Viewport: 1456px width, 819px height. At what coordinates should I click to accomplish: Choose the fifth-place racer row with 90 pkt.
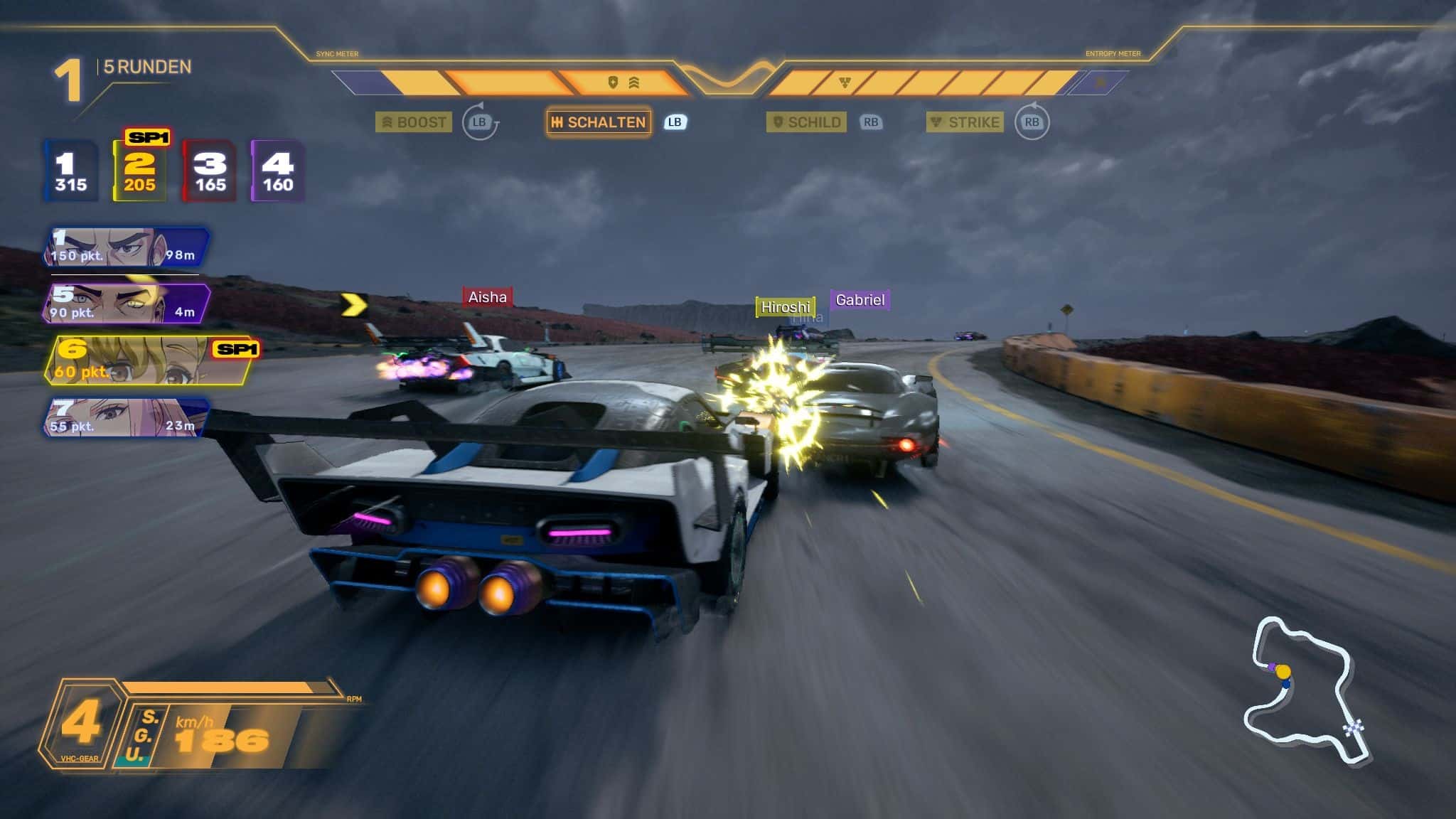coord(128,304)
